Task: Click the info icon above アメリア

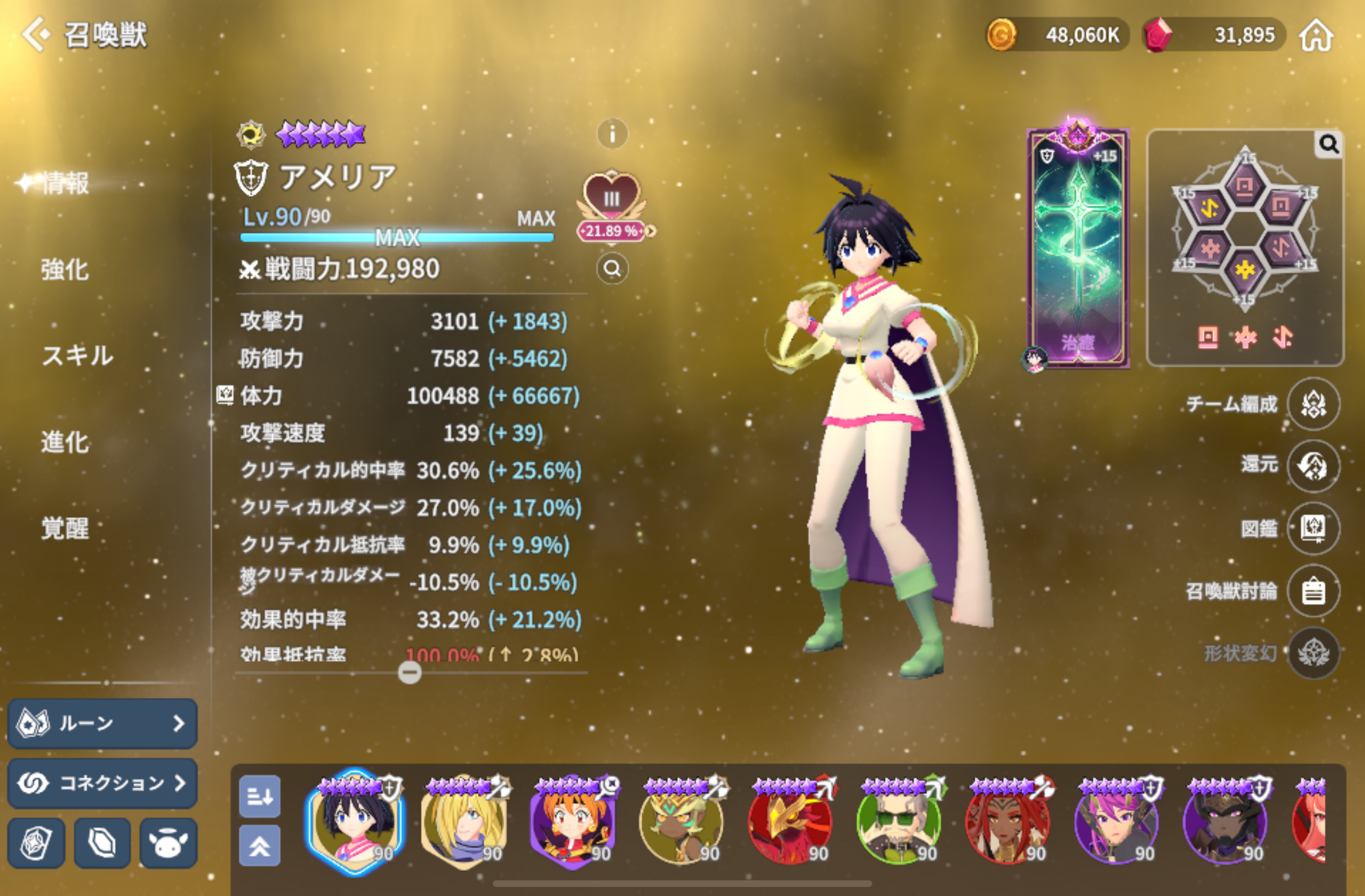Action: click(x=612, y=134)
